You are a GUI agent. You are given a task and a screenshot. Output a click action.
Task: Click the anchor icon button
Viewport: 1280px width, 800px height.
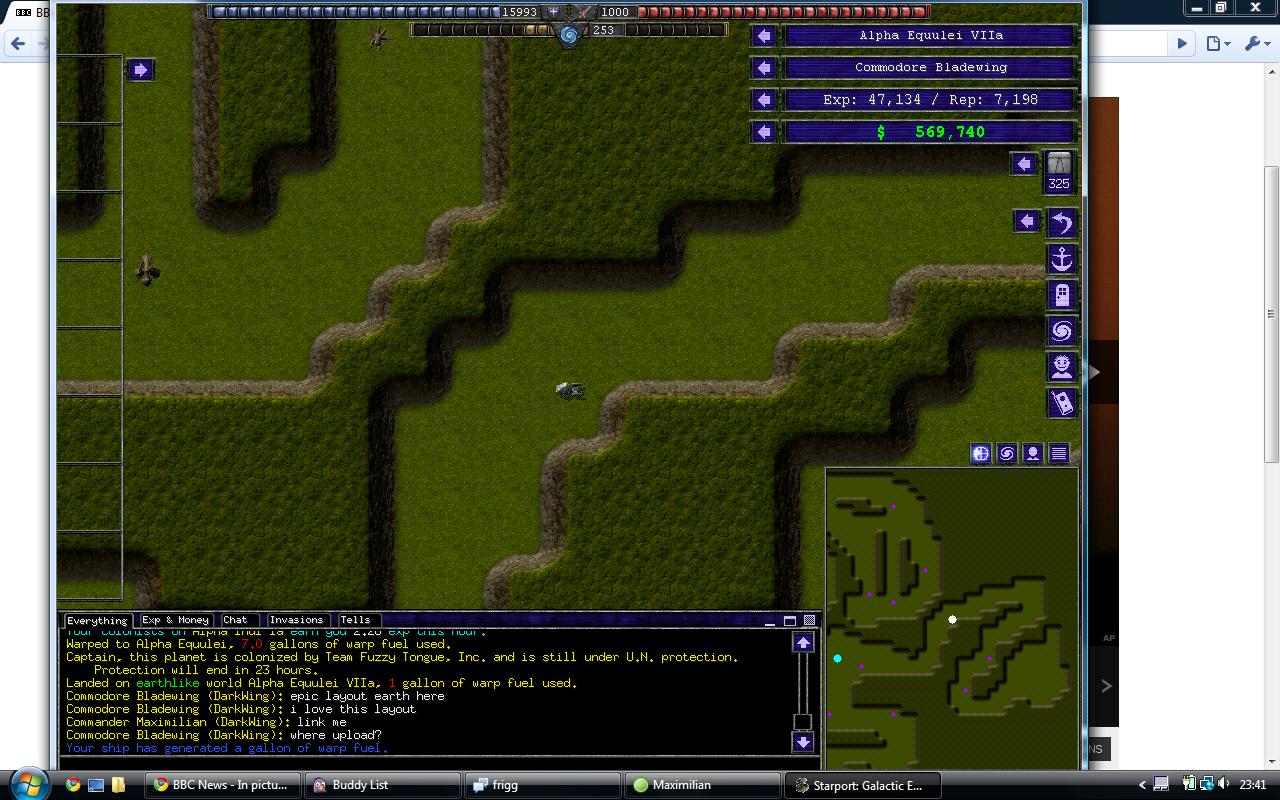[x=1061, y=259]
